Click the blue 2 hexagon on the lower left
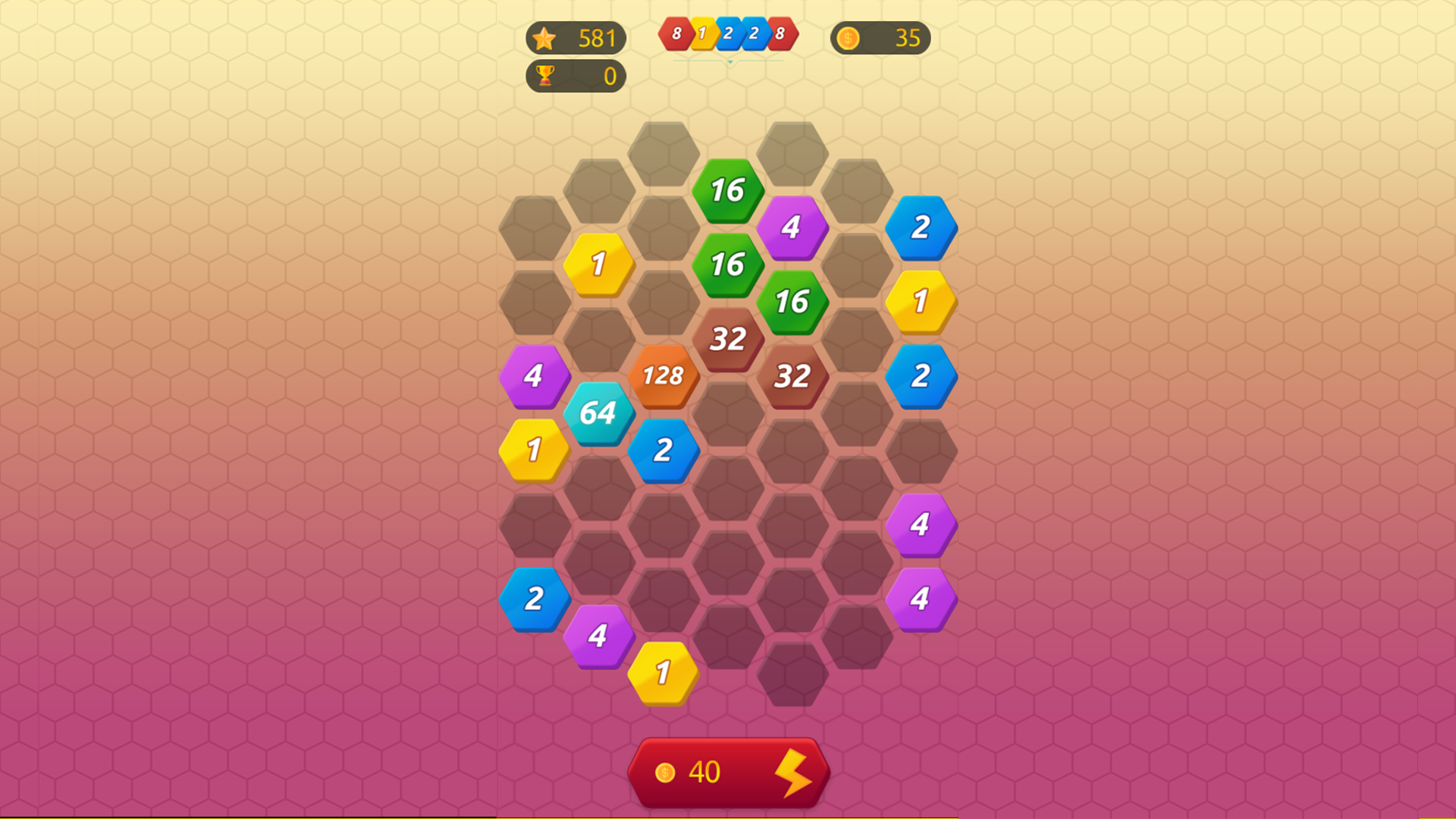This screenshot has width=1456, height=819. click(534, 599)
